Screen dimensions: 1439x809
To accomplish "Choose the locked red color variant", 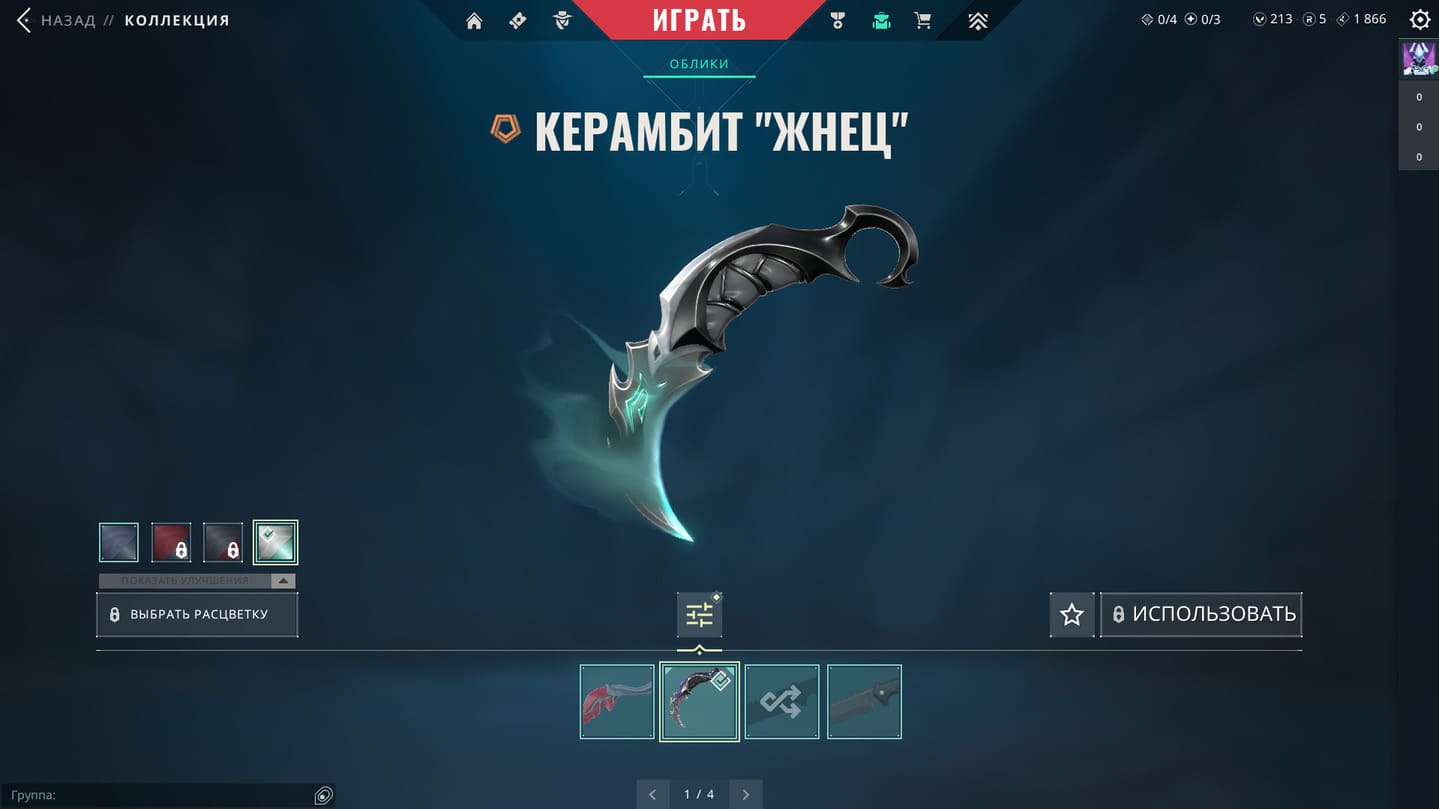I will tap(171, 543).
